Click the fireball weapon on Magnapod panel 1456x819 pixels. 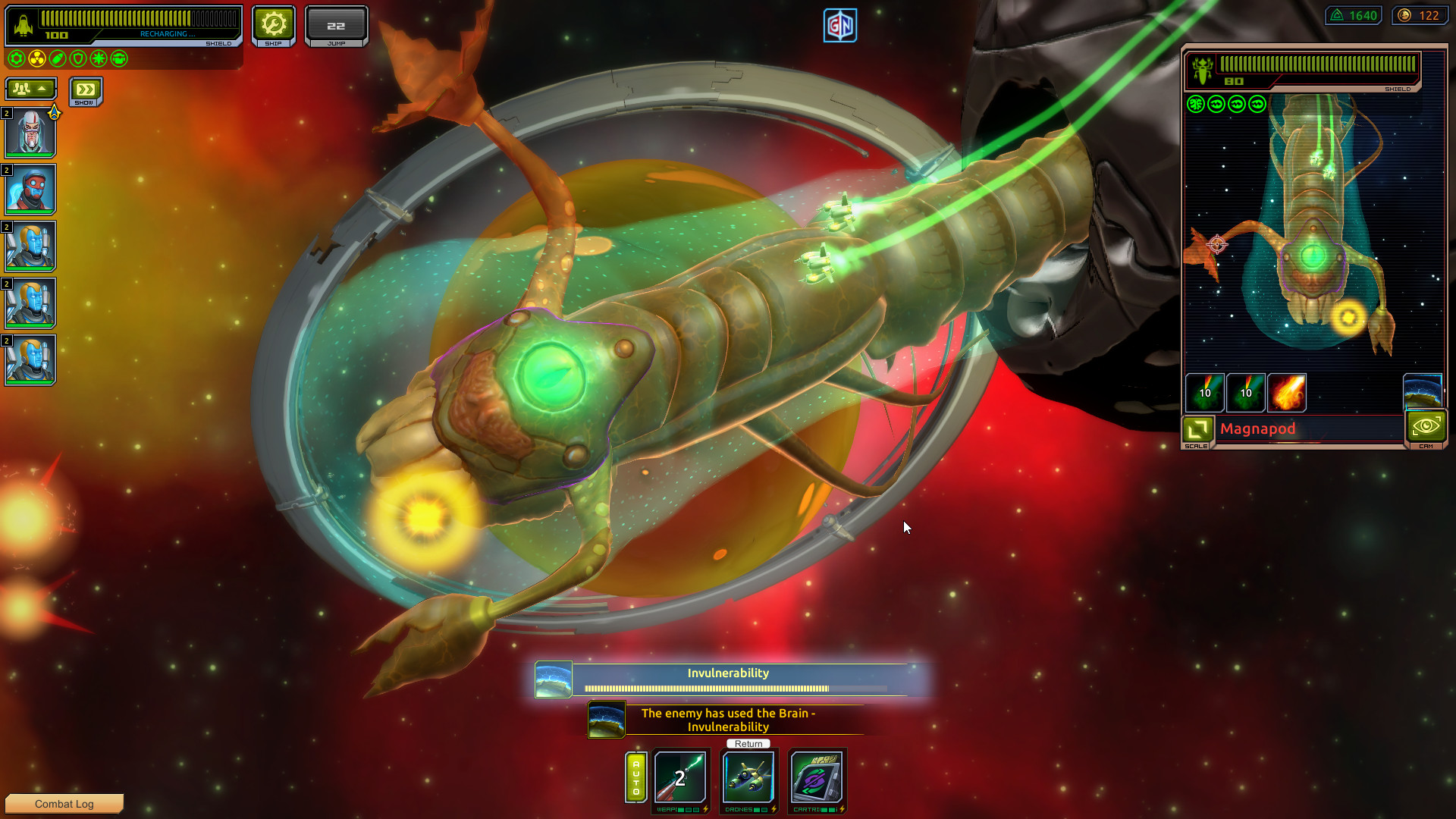(1287, 392)
